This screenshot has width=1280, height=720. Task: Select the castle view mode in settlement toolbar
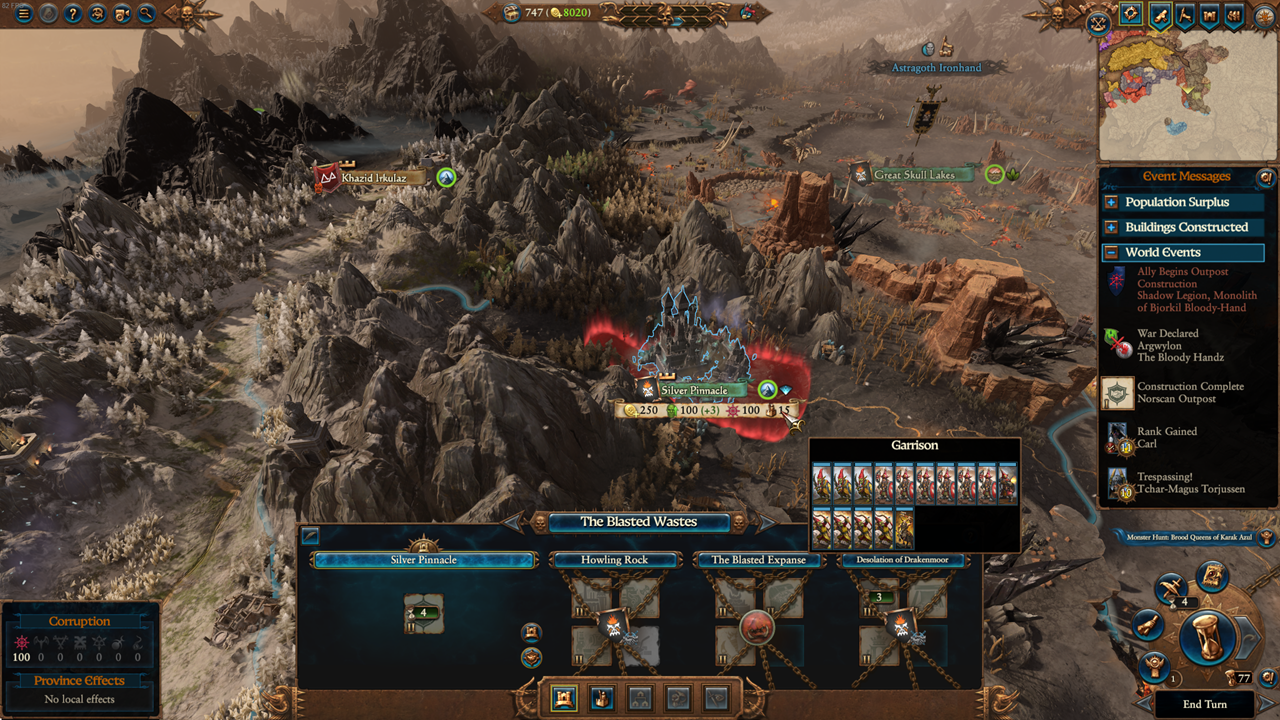[x=563, y=700]
